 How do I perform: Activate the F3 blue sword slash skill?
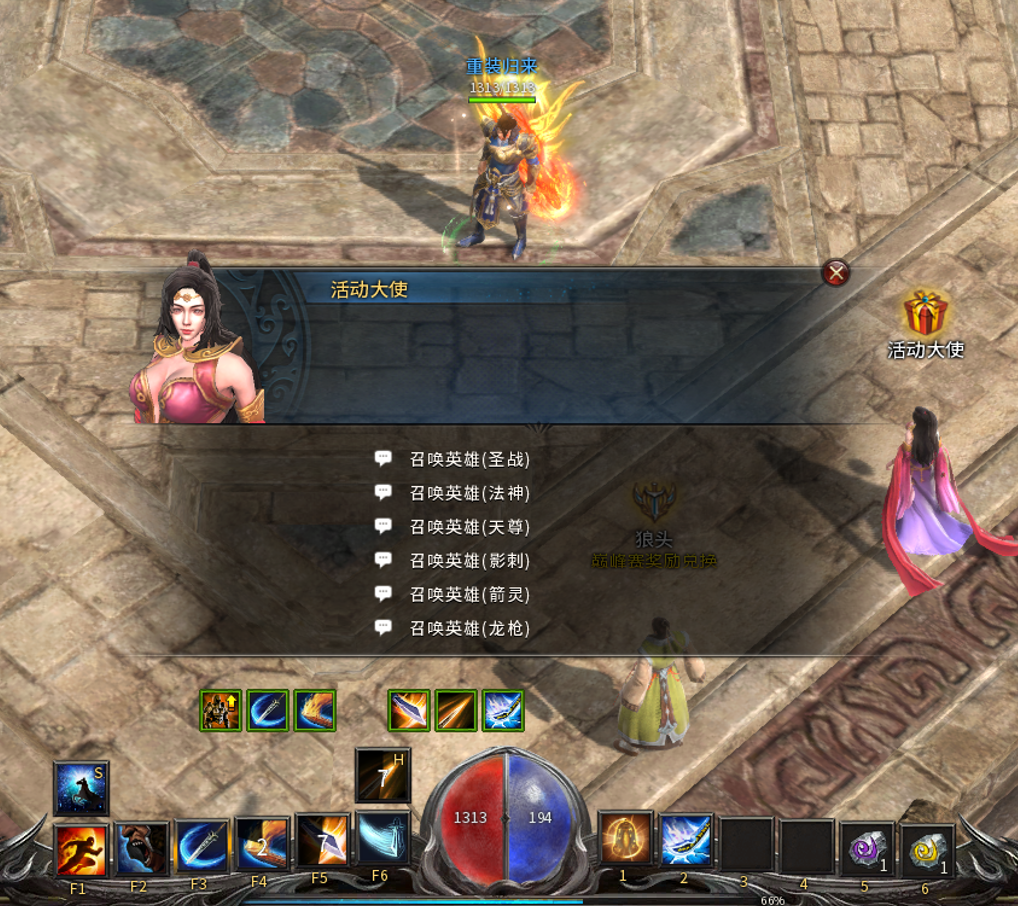(202, 846)
